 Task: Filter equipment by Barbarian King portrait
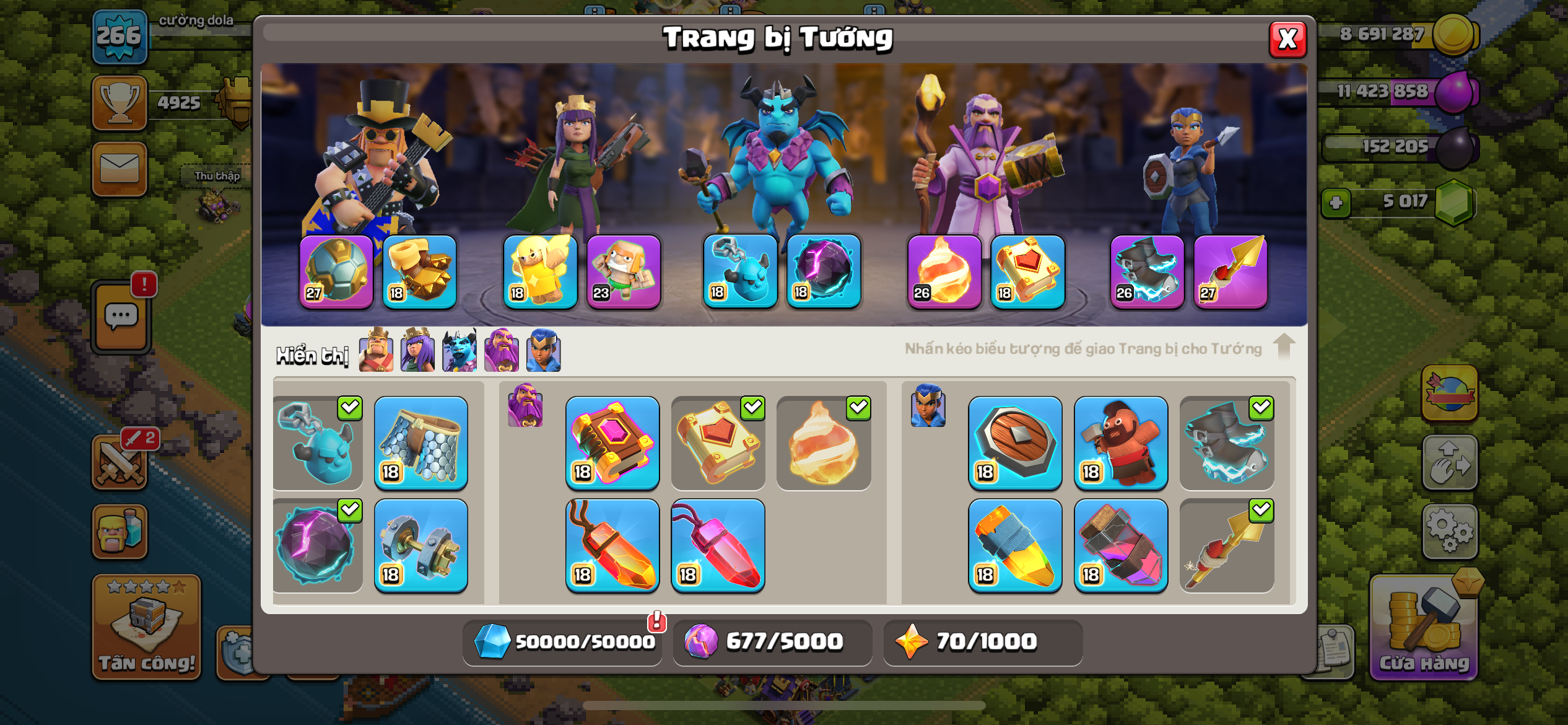[376, 351]
